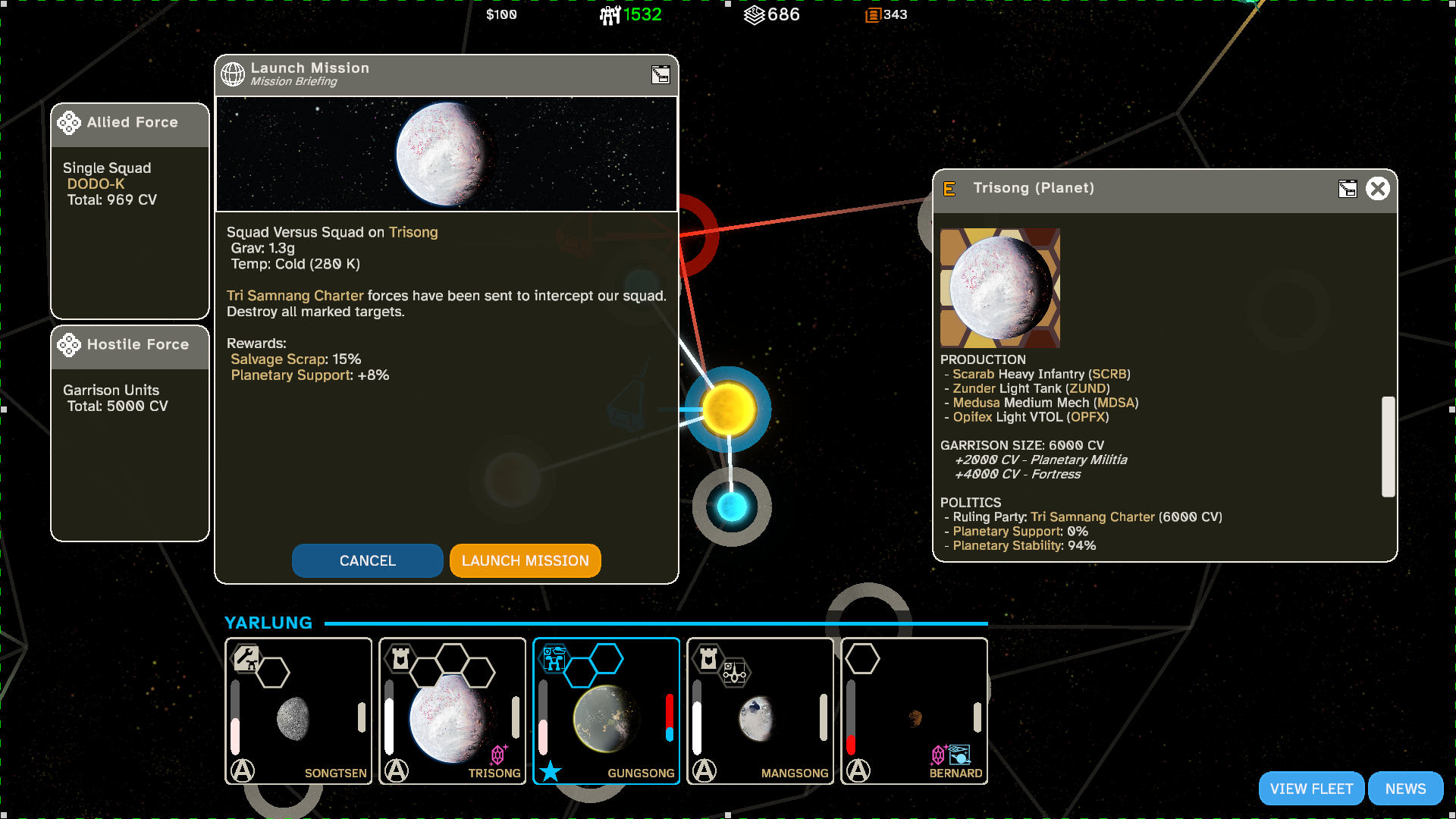Show the News feed
This screenshot has width=1456, height=819.
coord(1405,789)
